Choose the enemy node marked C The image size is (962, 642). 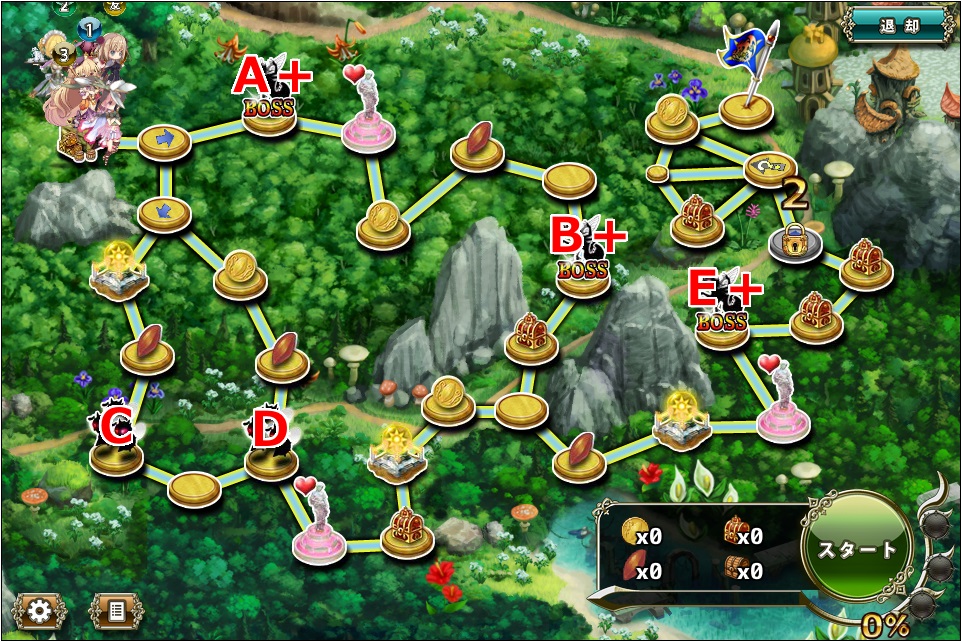[x=116, y=452]
